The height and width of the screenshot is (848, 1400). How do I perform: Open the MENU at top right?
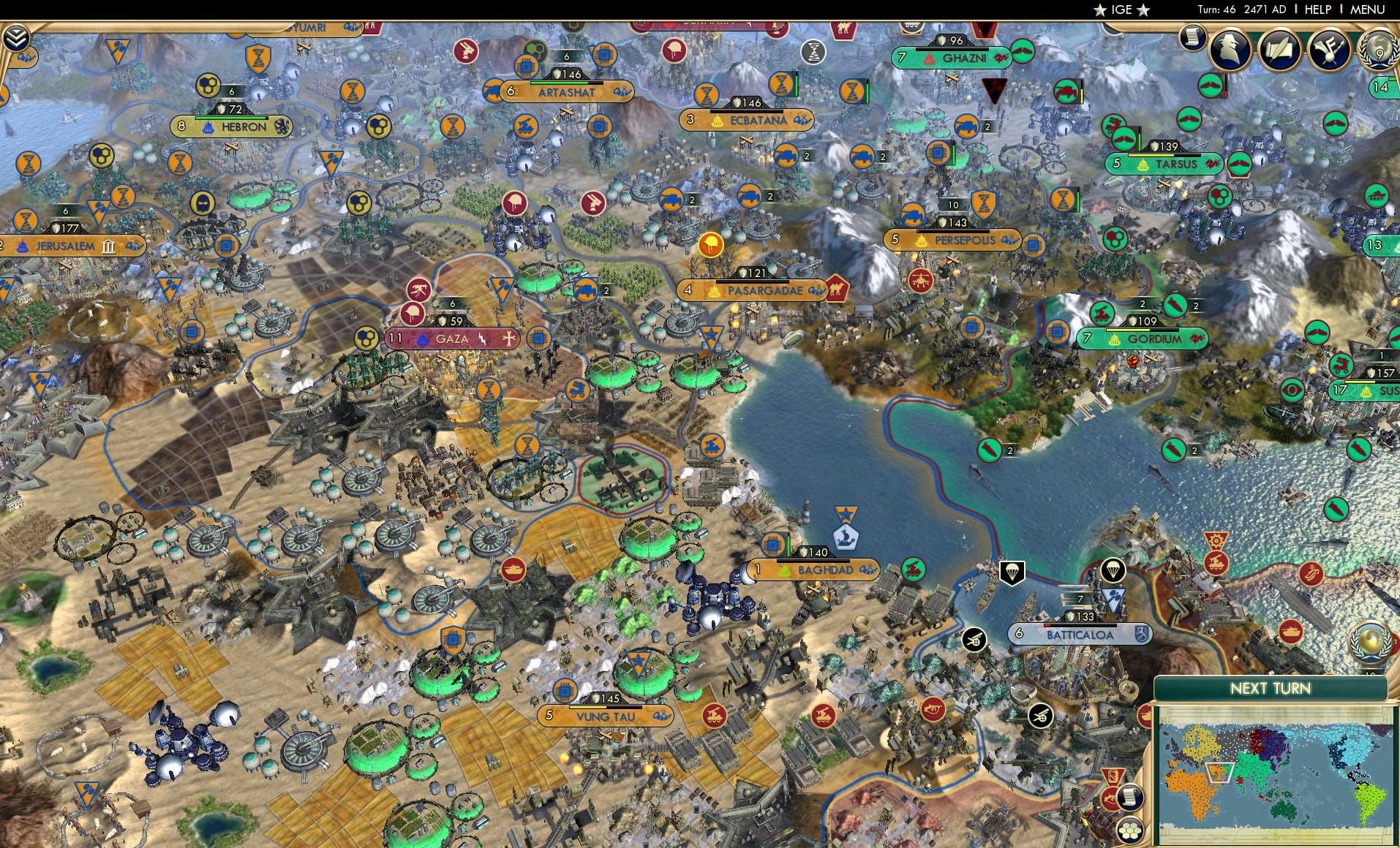click(1366, 10)
